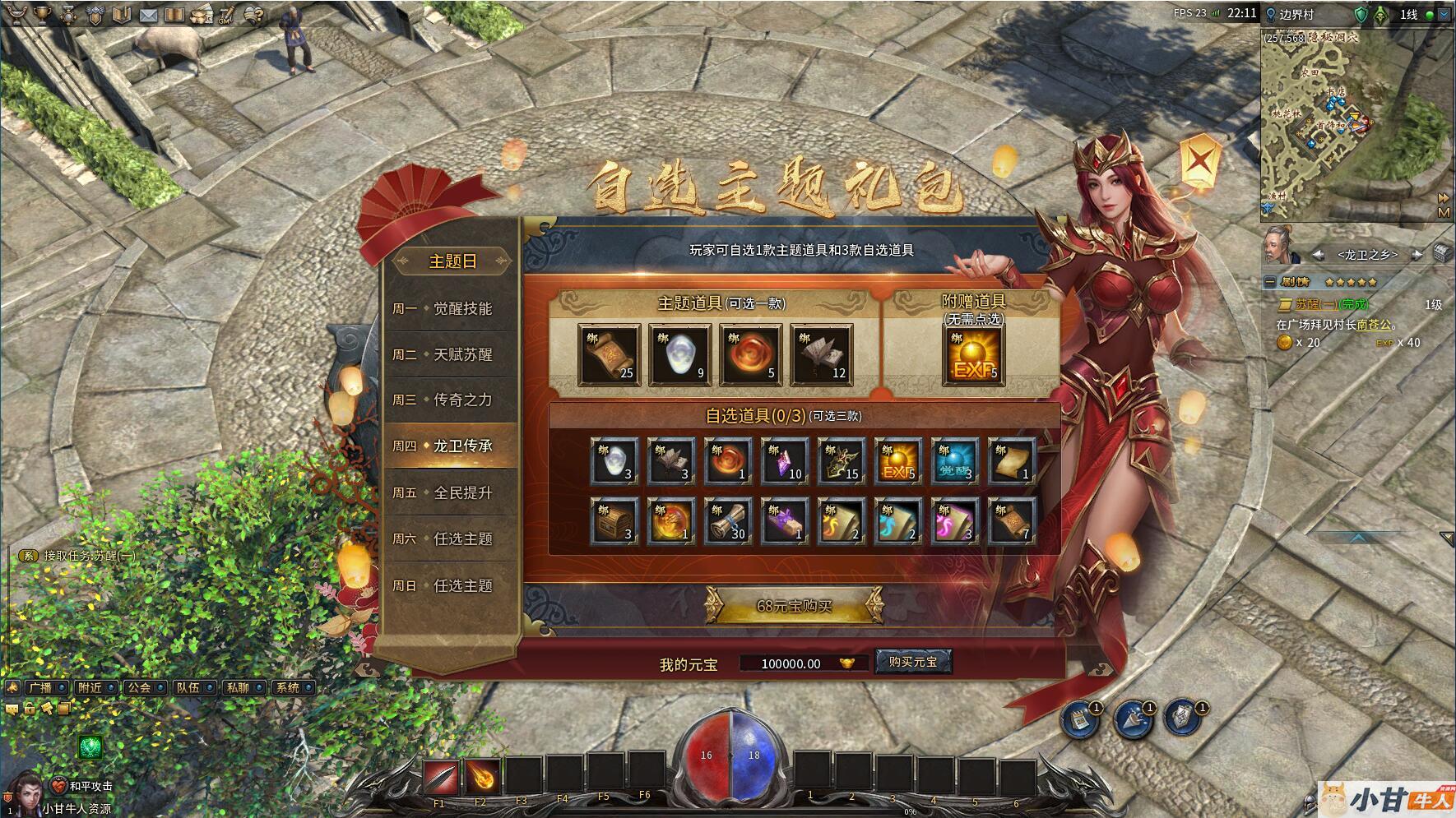1456x818 pixels.
Task: Open the 周日 任选主题 tab
Action: pyautogui.click(x=450, y=585)
